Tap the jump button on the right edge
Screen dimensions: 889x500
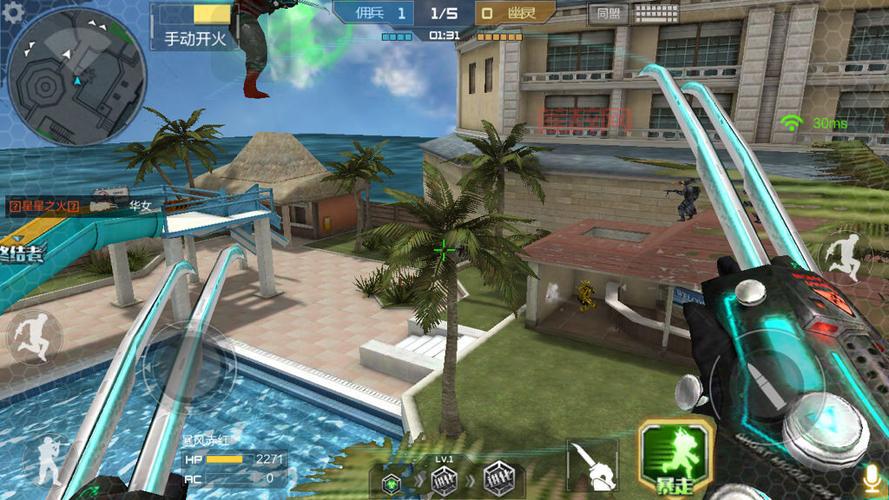click(x=846, y=256)
